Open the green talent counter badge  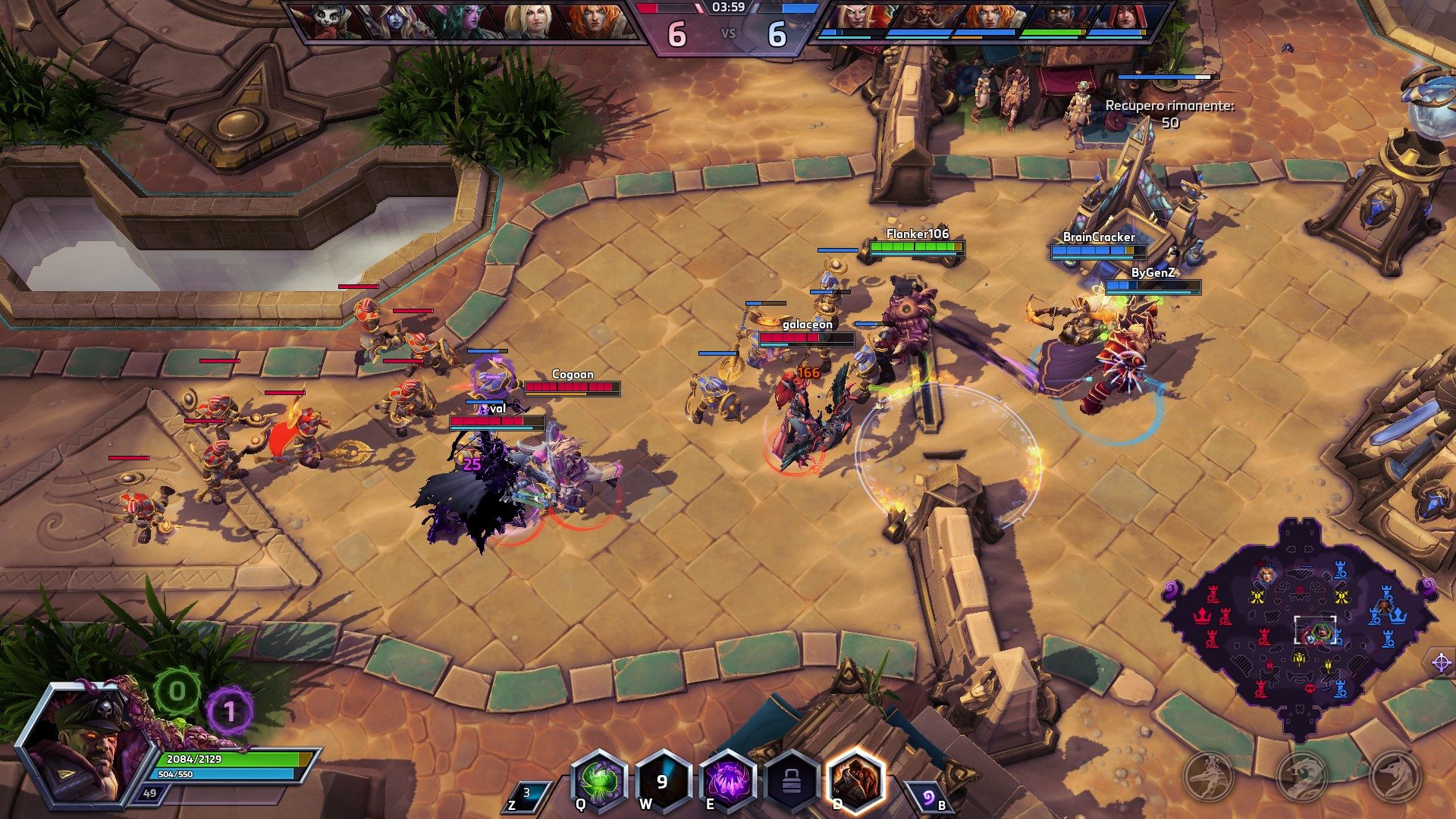177,691
